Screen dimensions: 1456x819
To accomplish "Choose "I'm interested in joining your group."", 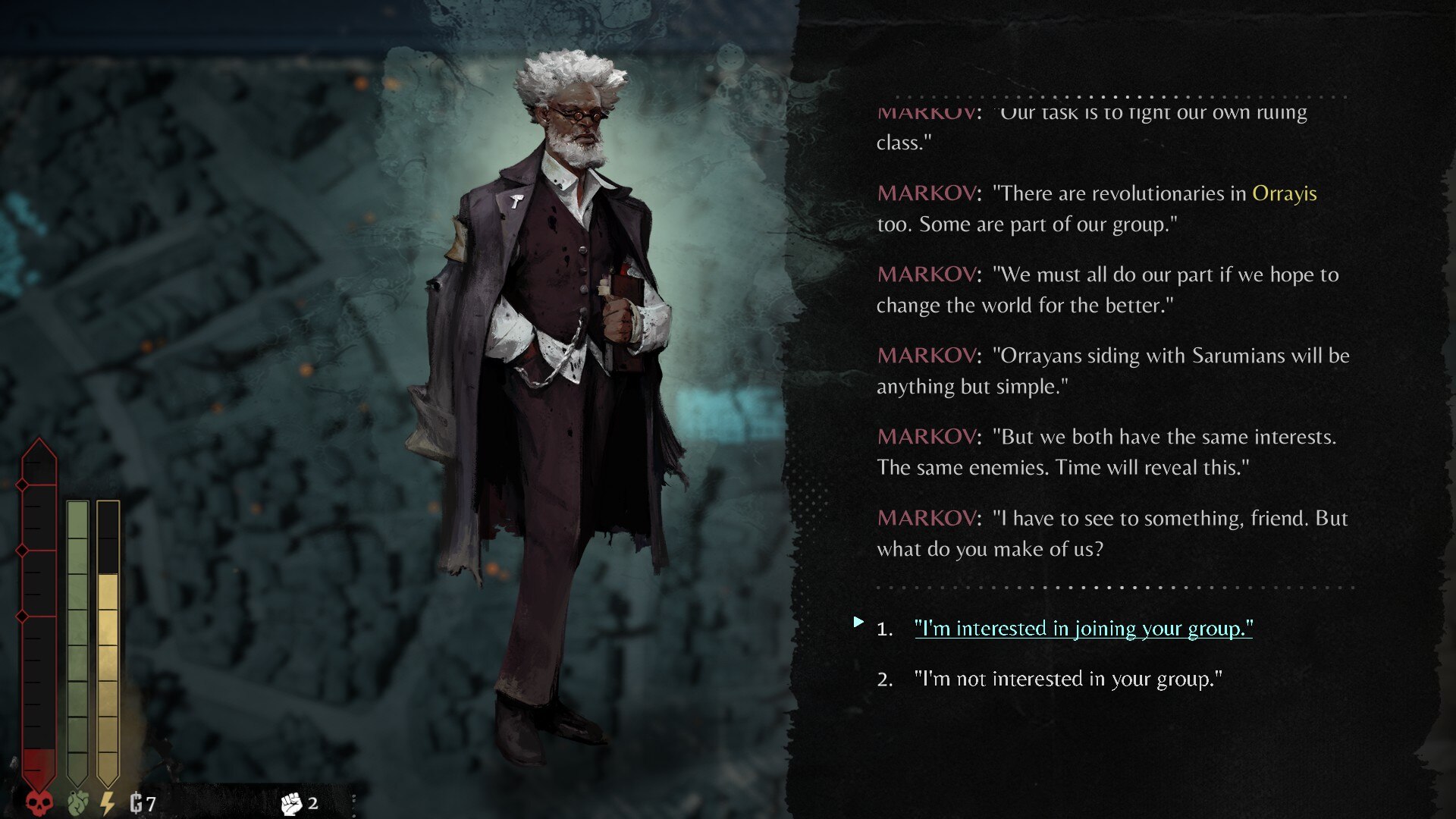I will coord(1083,629).
